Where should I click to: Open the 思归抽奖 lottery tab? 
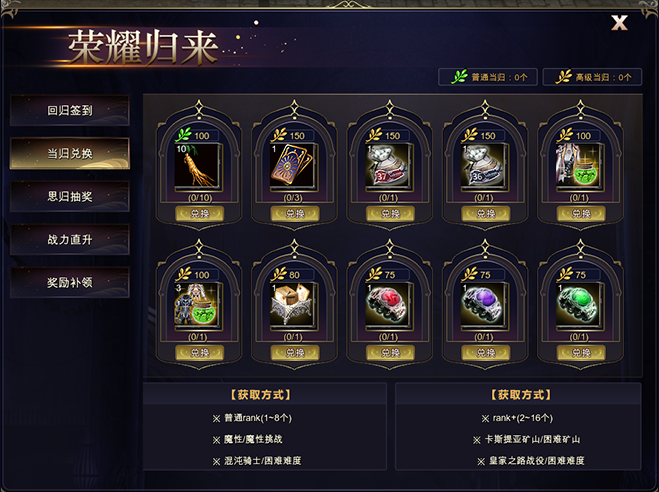click(70, 196)
